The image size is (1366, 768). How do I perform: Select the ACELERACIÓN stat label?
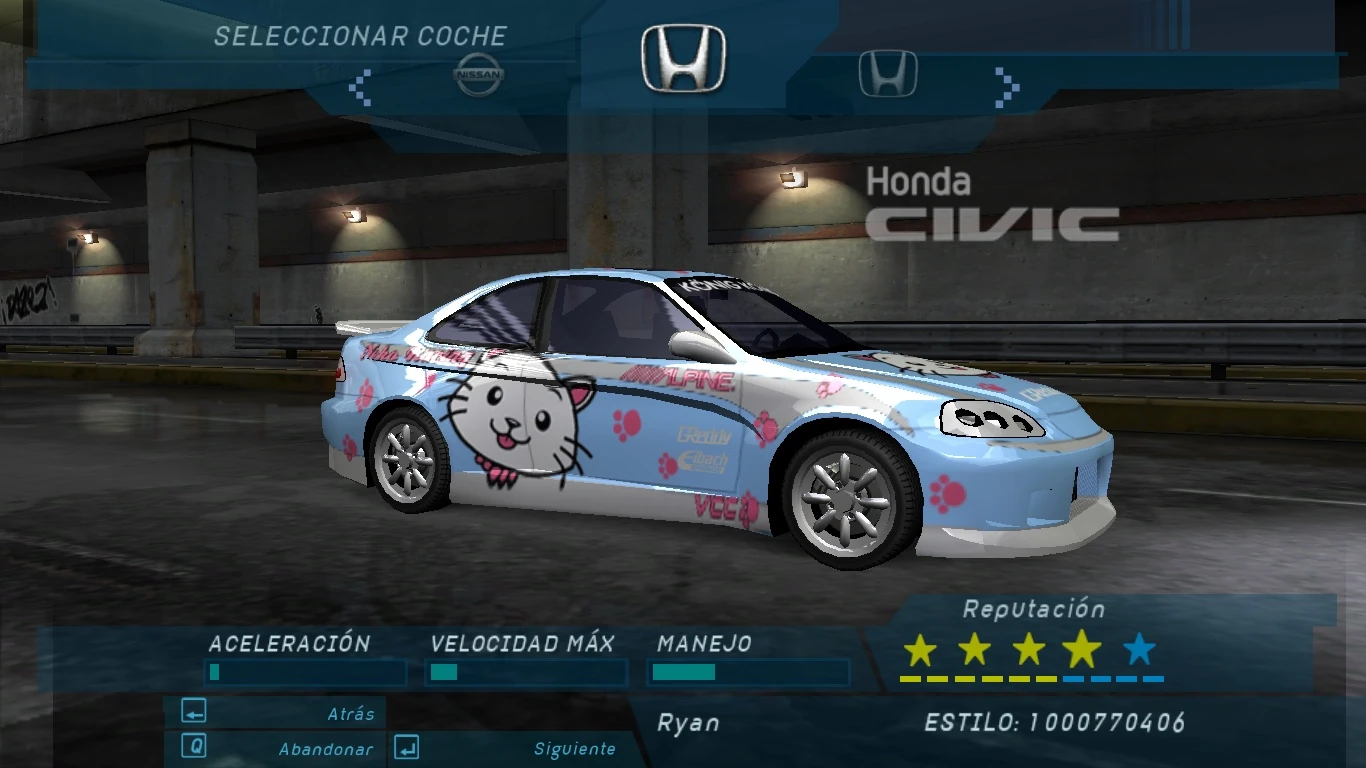[288, 645]
